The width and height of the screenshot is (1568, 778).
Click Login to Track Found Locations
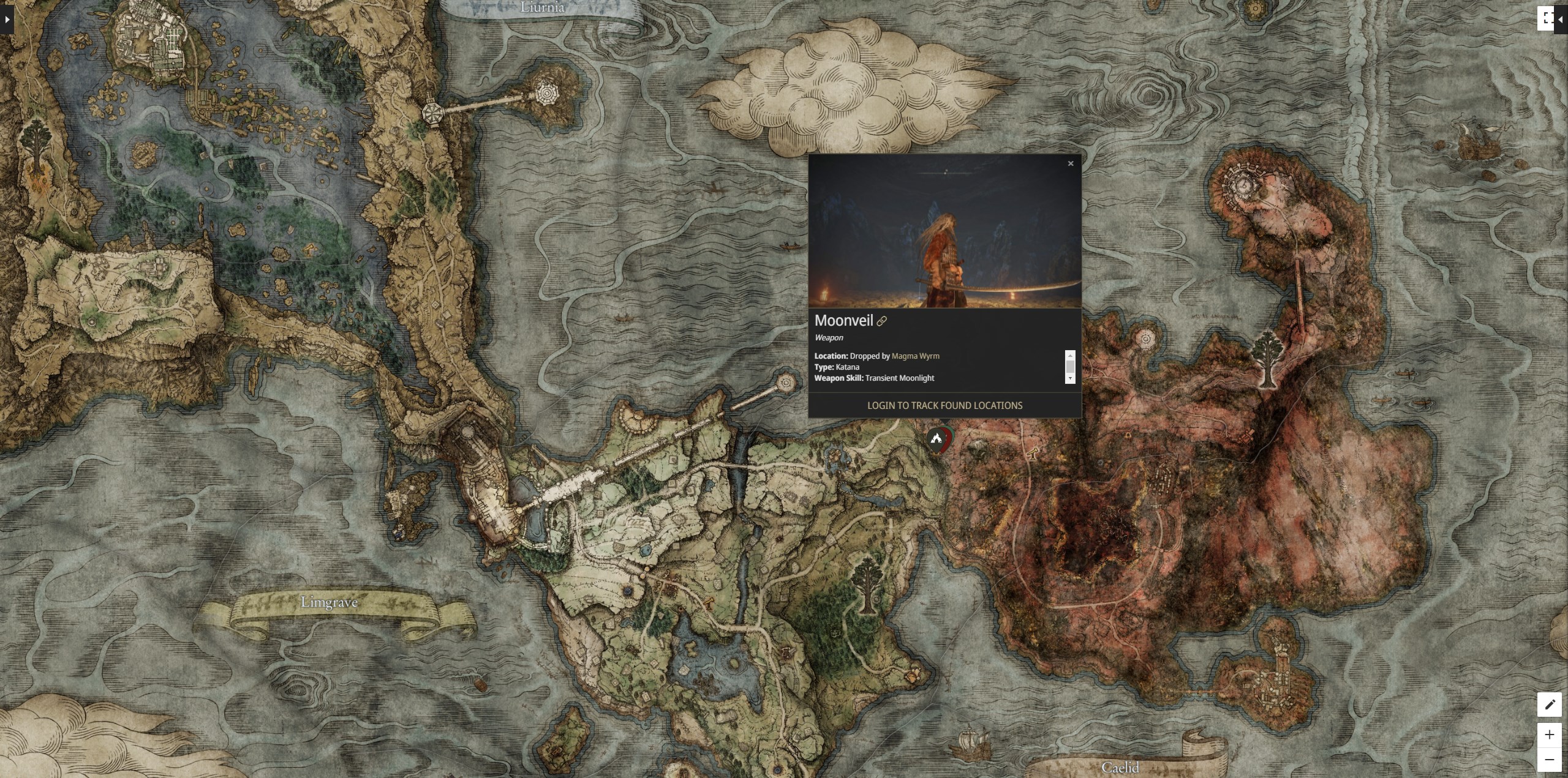tap(944, 405)
